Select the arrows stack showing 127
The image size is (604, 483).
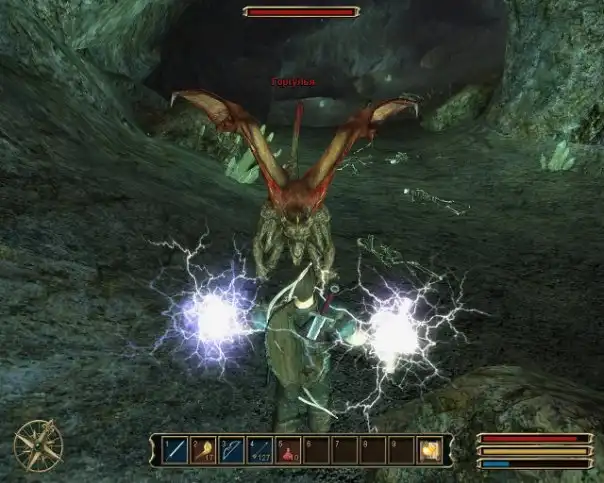(x=260, y=450)
